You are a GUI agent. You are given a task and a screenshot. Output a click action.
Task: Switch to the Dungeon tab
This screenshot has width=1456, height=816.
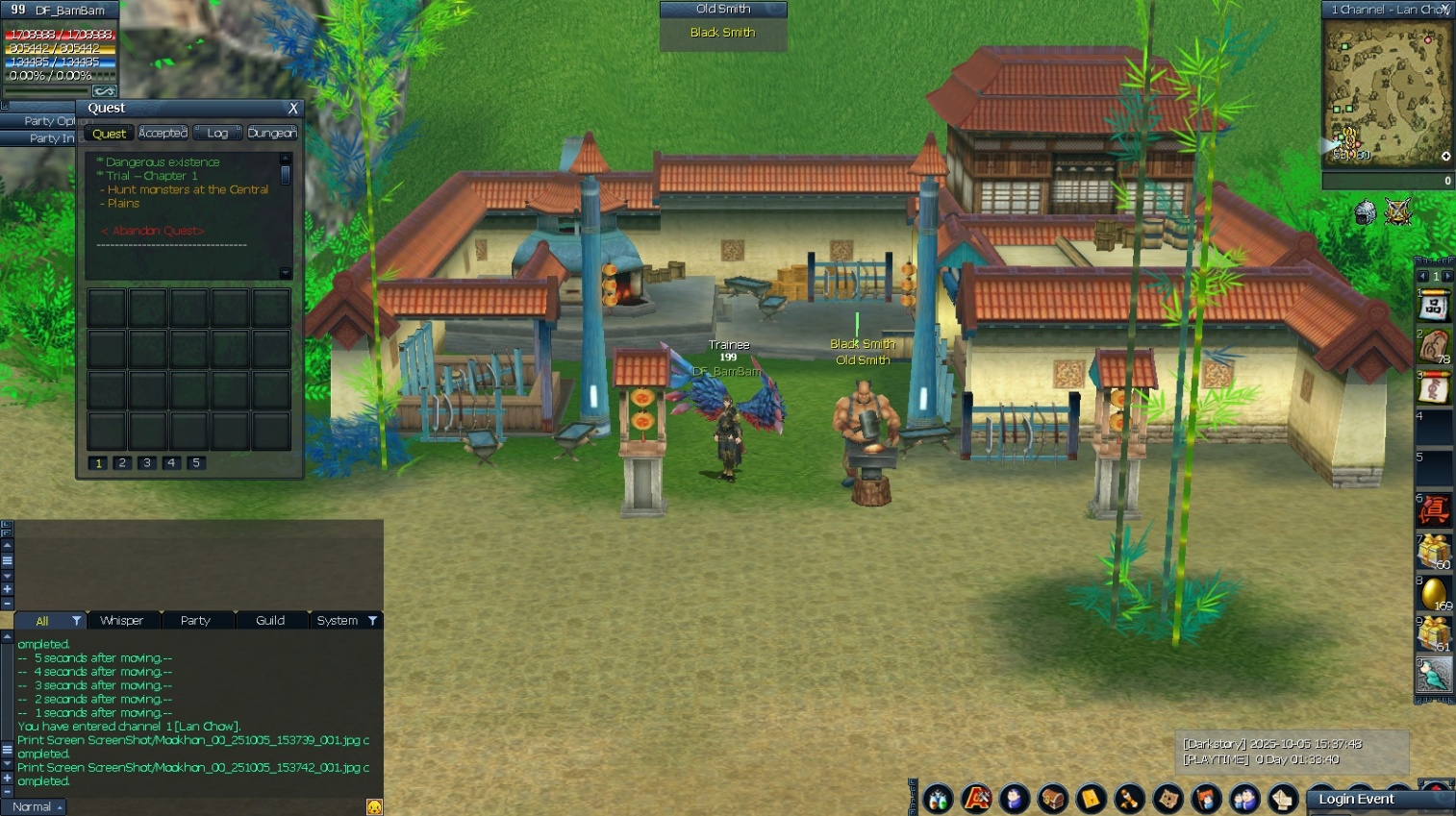click(x=272, y=133)
